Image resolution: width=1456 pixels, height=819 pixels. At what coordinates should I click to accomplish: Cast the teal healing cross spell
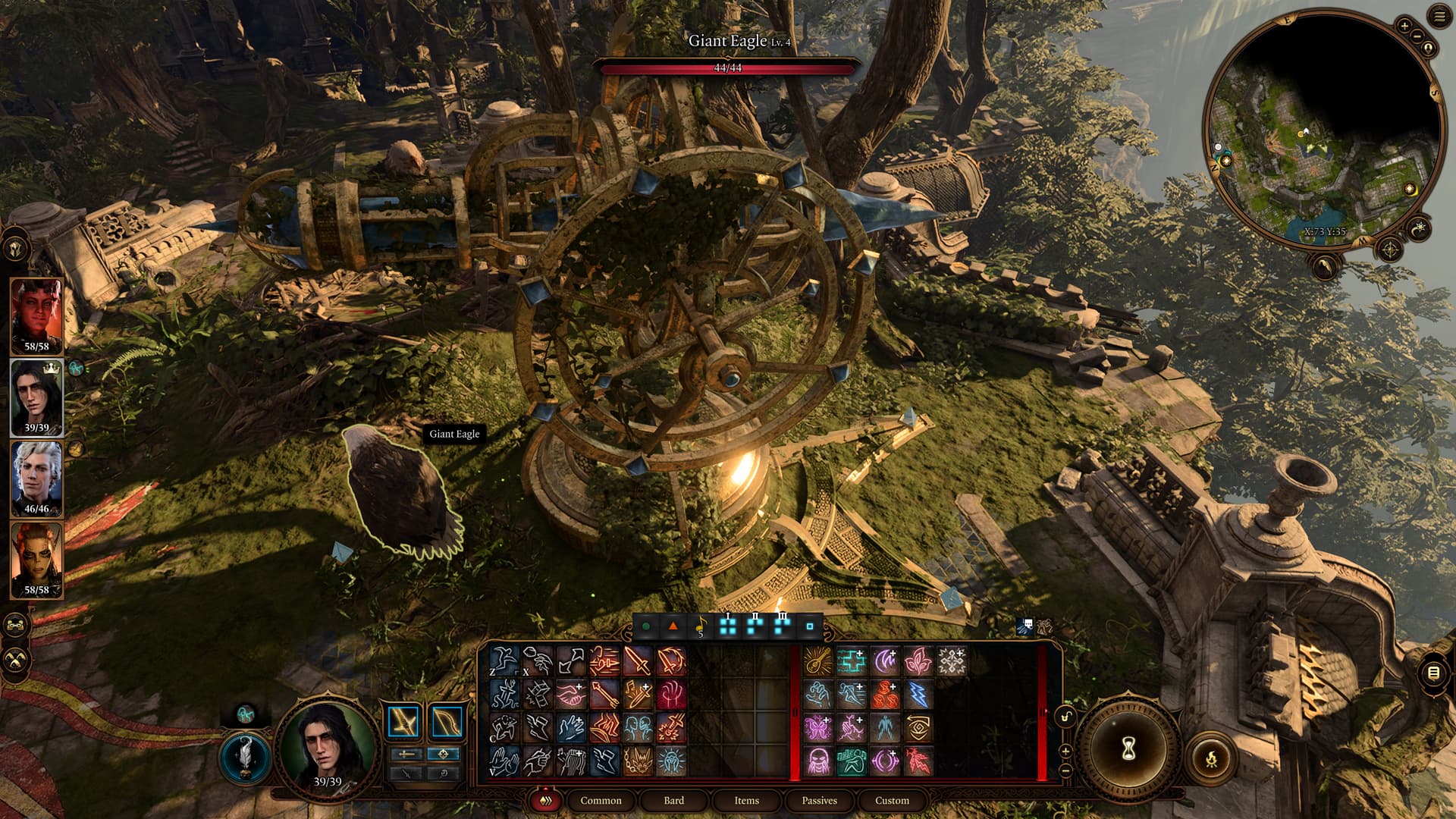click(x=851, y=661)
